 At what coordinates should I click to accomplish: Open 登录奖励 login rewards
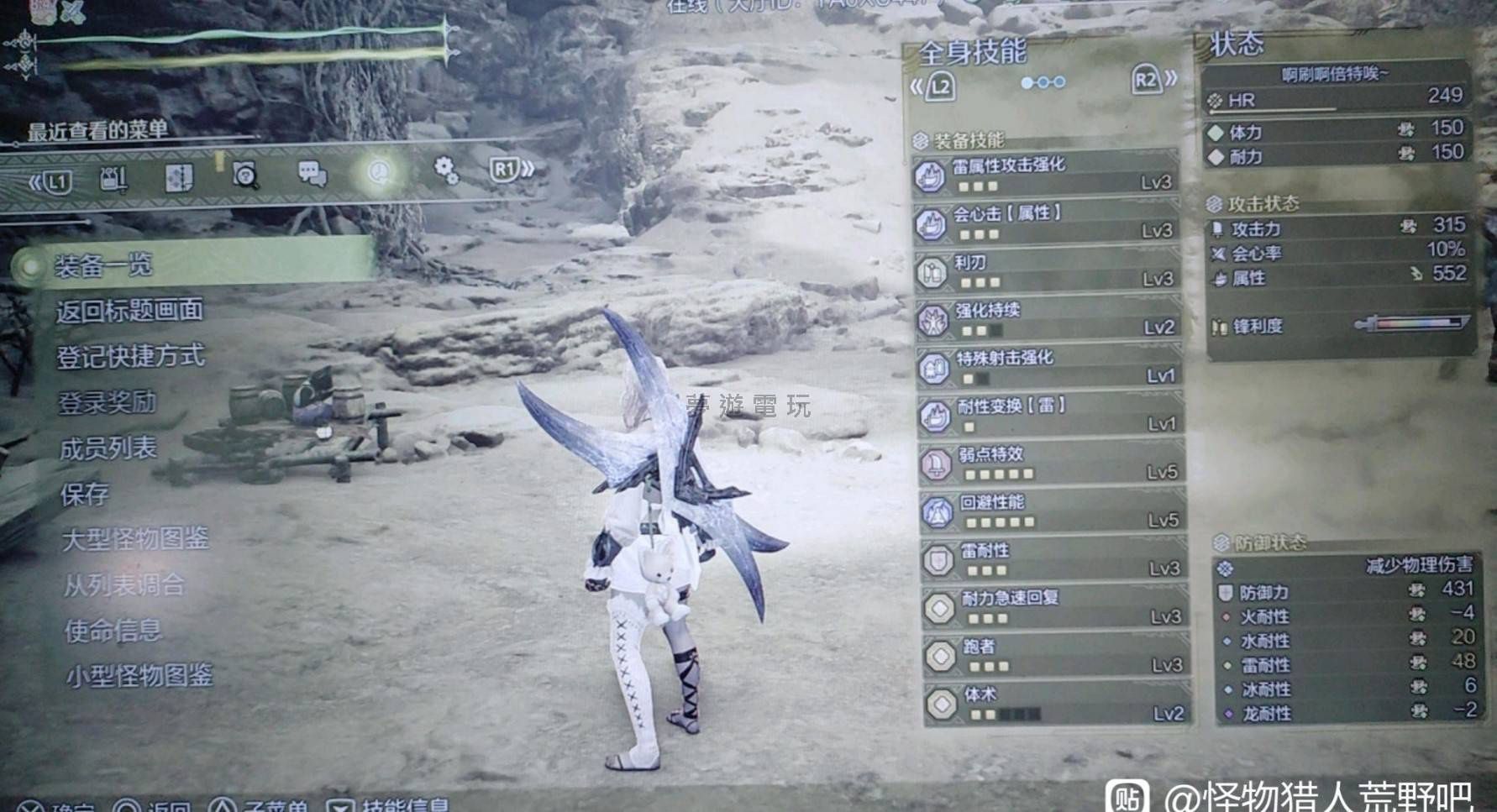click(x=107, y=402)
